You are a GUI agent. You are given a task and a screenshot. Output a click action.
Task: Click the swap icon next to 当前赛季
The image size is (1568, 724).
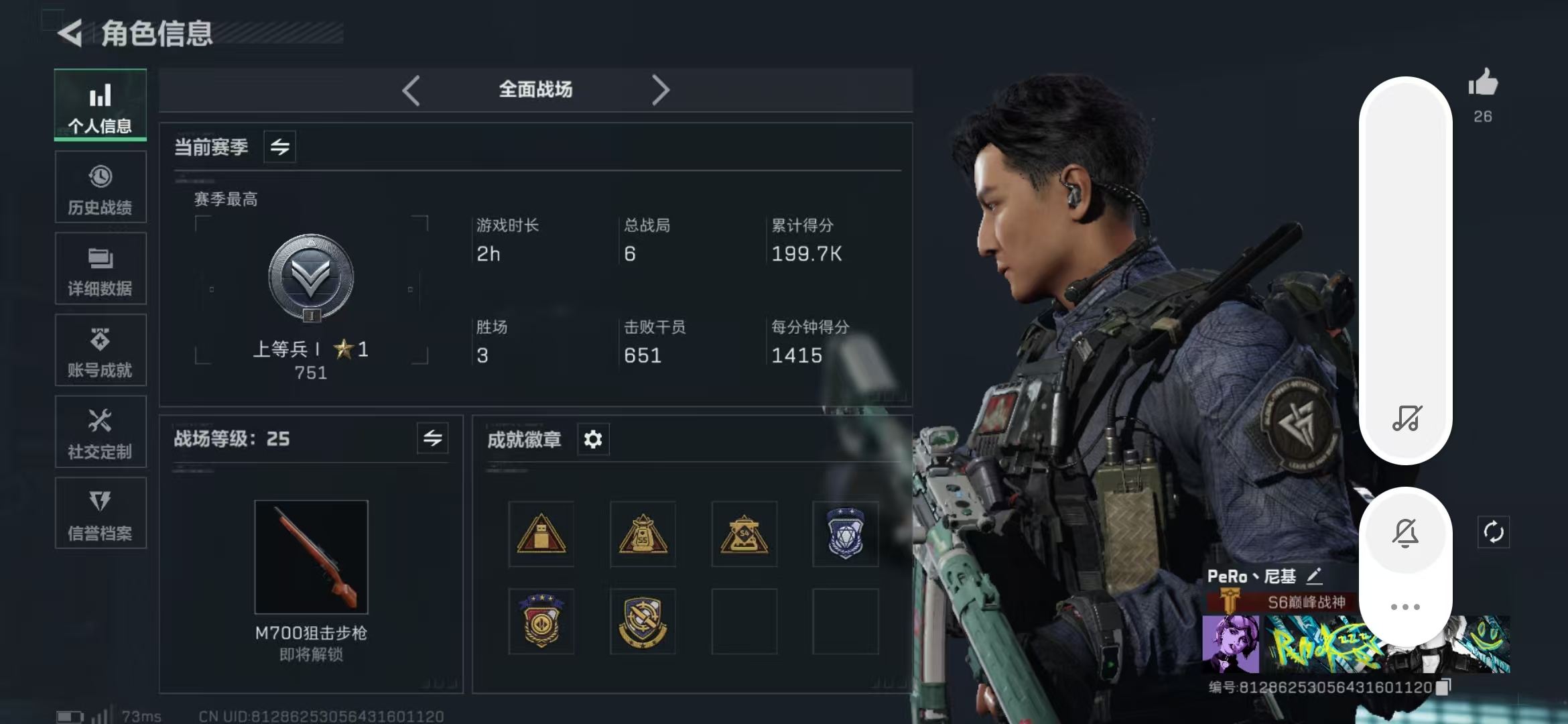[x=279, y=147]
